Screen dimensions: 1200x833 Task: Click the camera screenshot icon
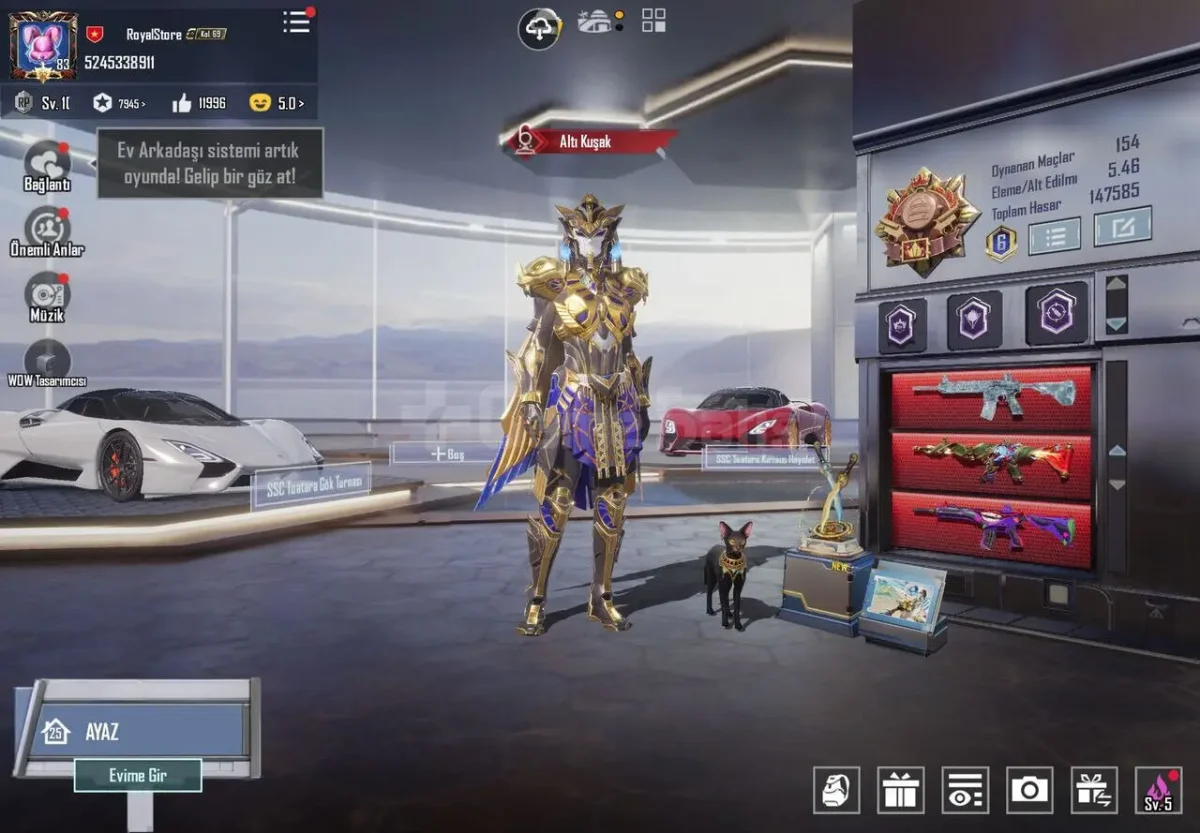(x=1030, y=790)
